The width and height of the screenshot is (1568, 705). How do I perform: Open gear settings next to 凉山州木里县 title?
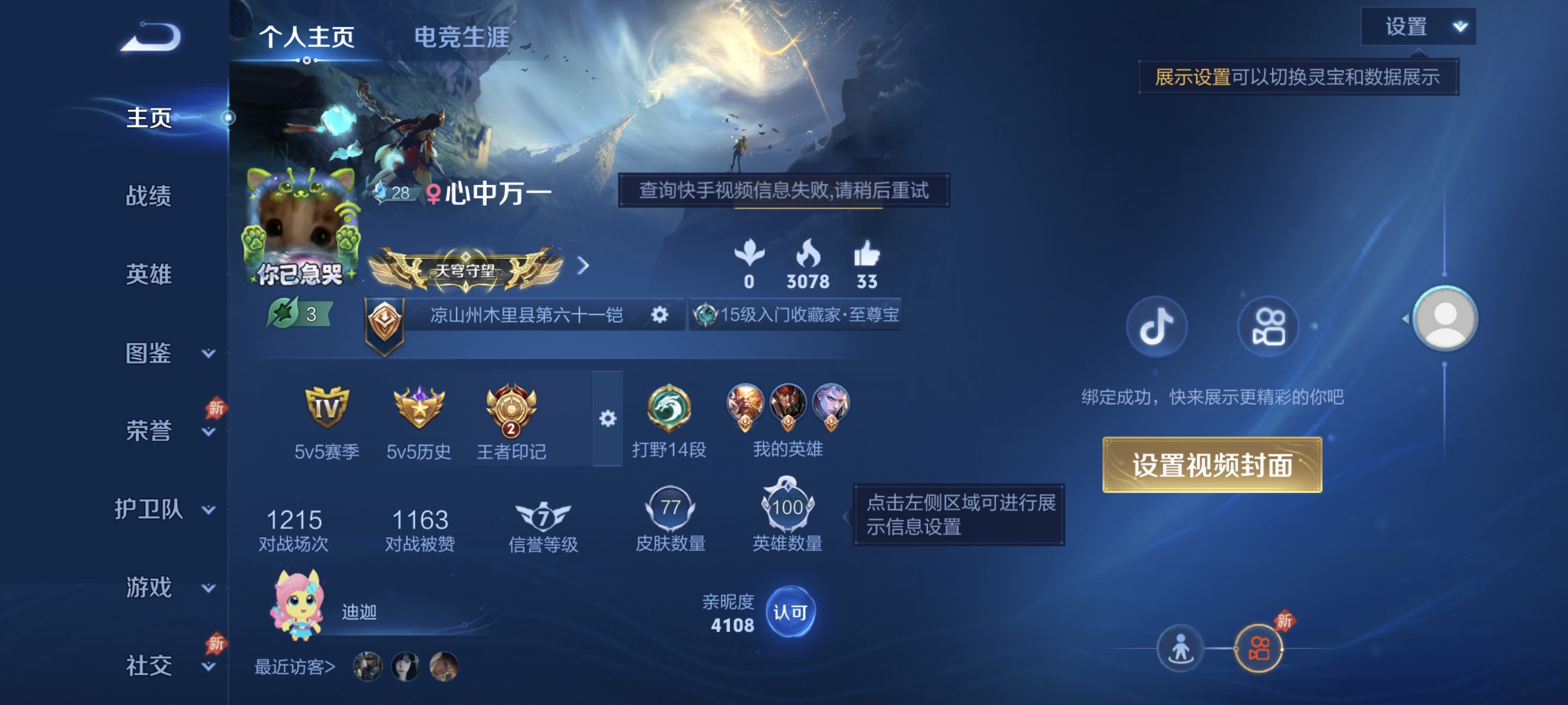(660, 315)
